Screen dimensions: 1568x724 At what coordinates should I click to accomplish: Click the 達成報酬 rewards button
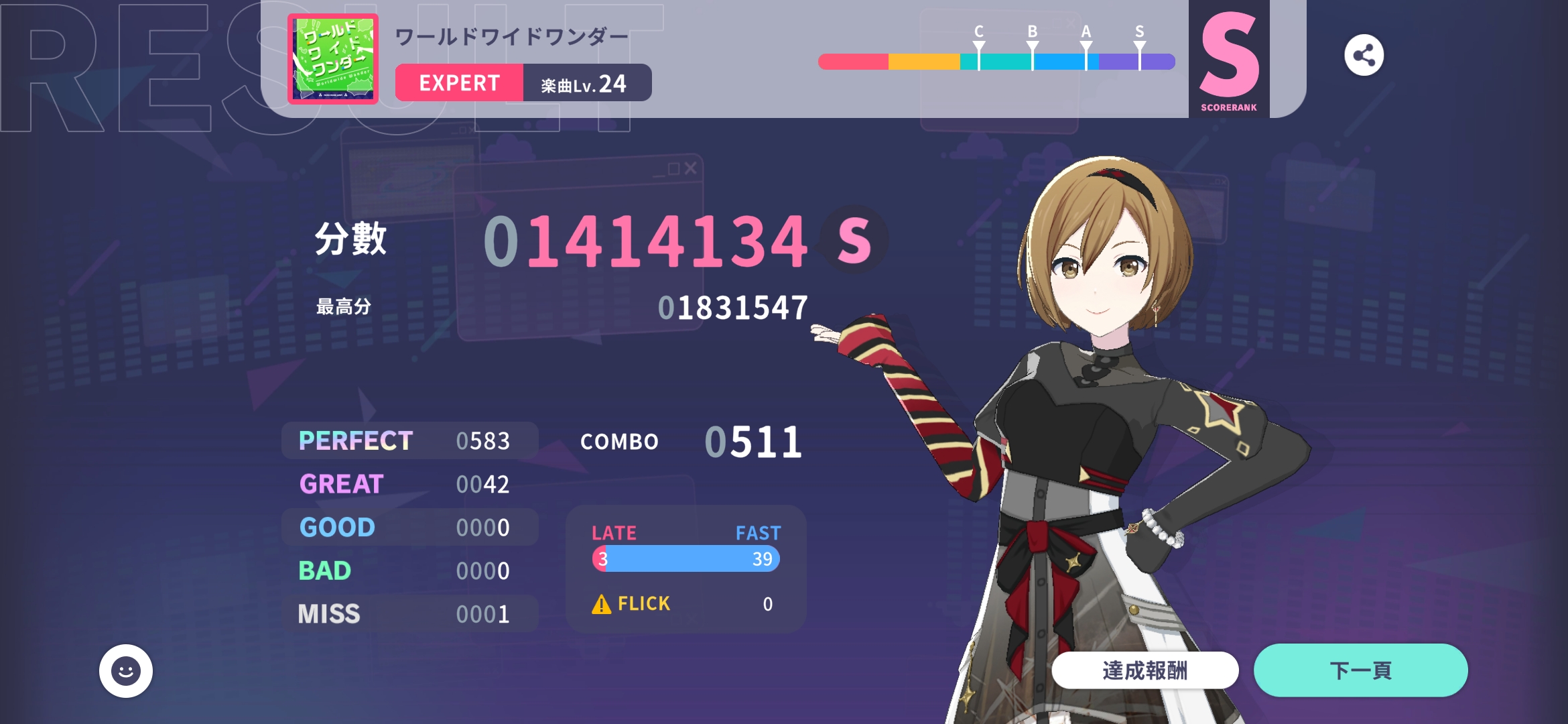tap(1145, 670)
